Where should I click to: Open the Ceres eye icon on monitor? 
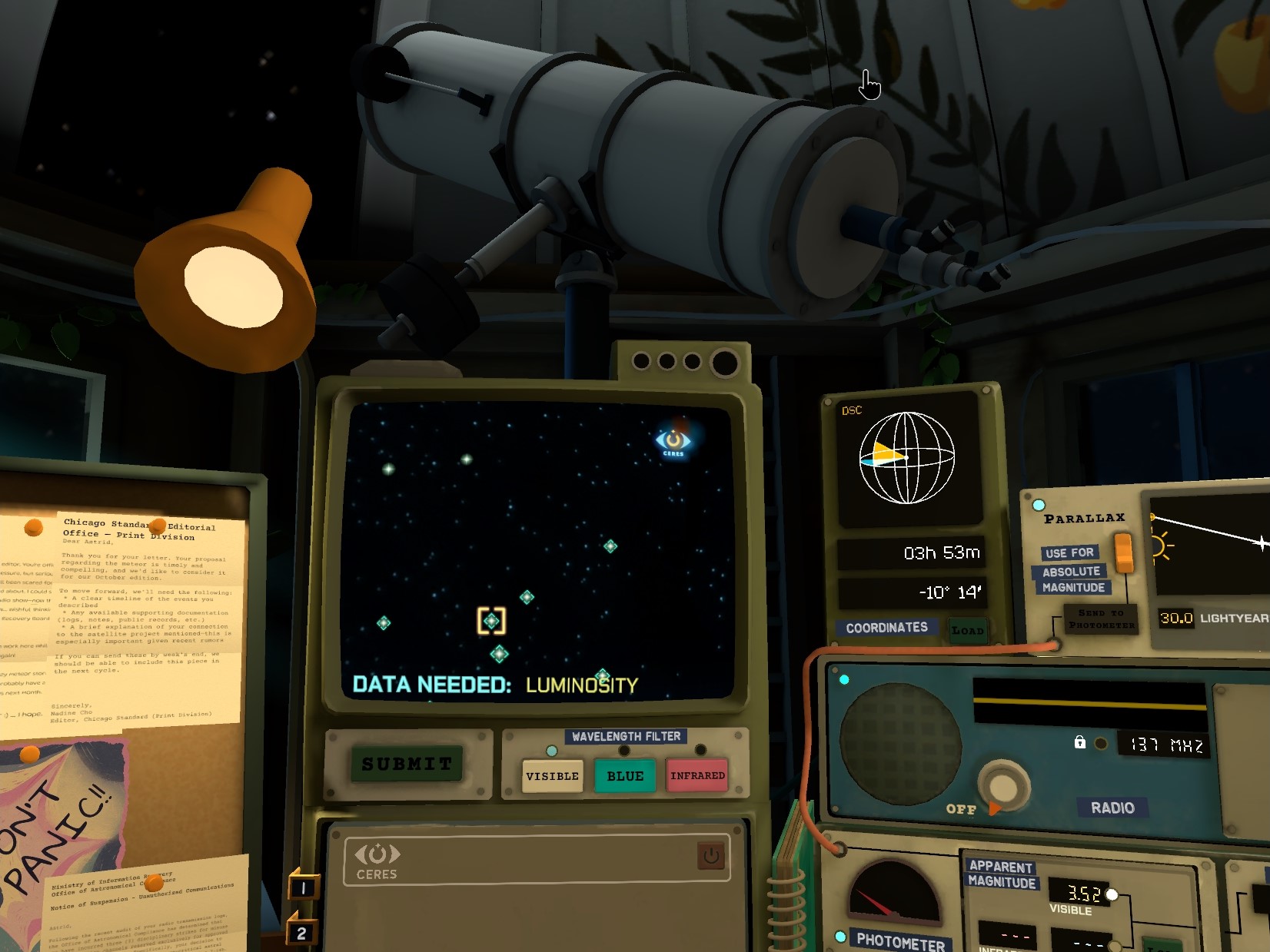pyautogui.click(x=673, y=441)
